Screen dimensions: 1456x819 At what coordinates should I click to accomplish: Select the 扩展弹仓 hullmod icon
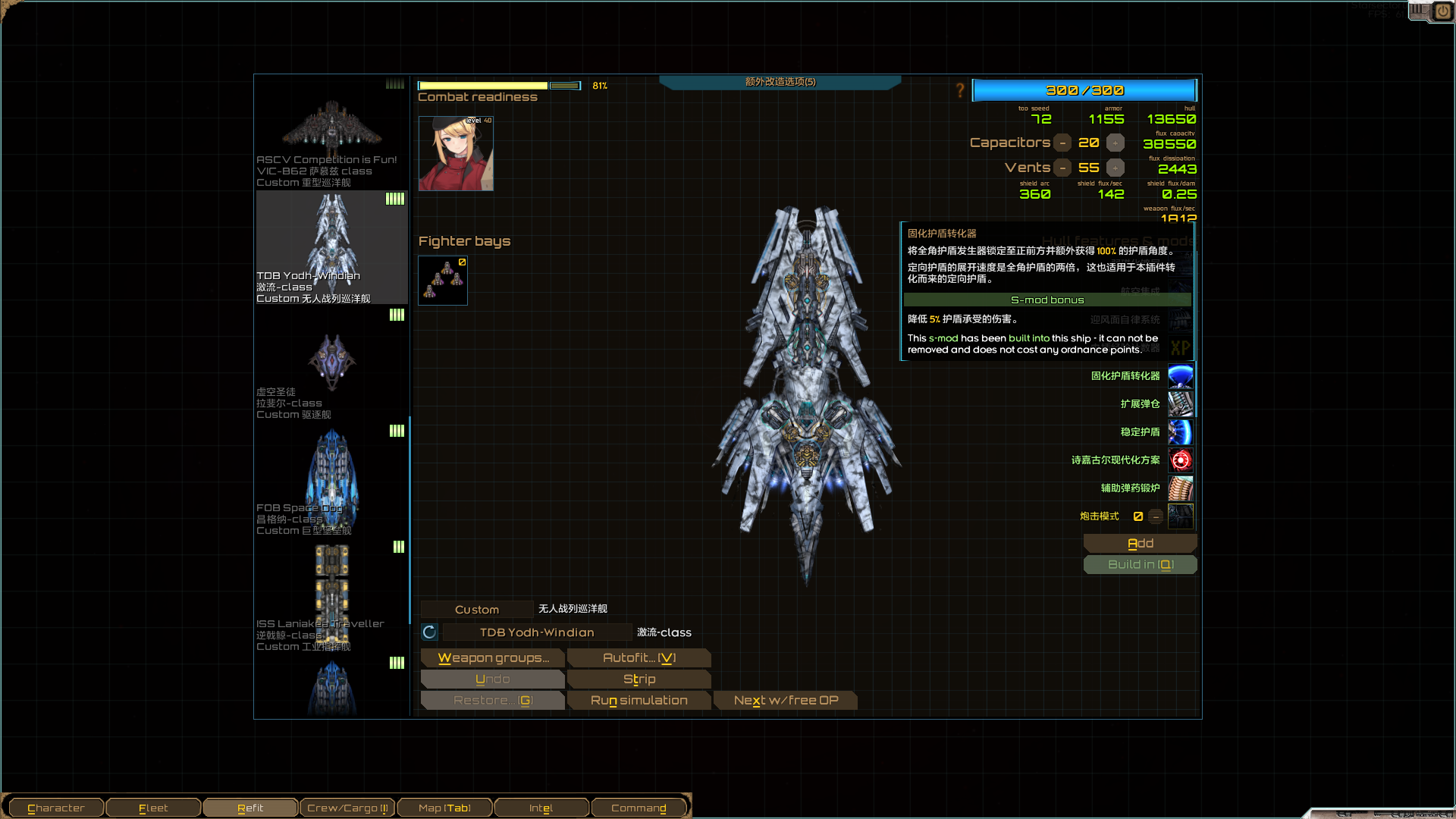tap(1181, 403)
